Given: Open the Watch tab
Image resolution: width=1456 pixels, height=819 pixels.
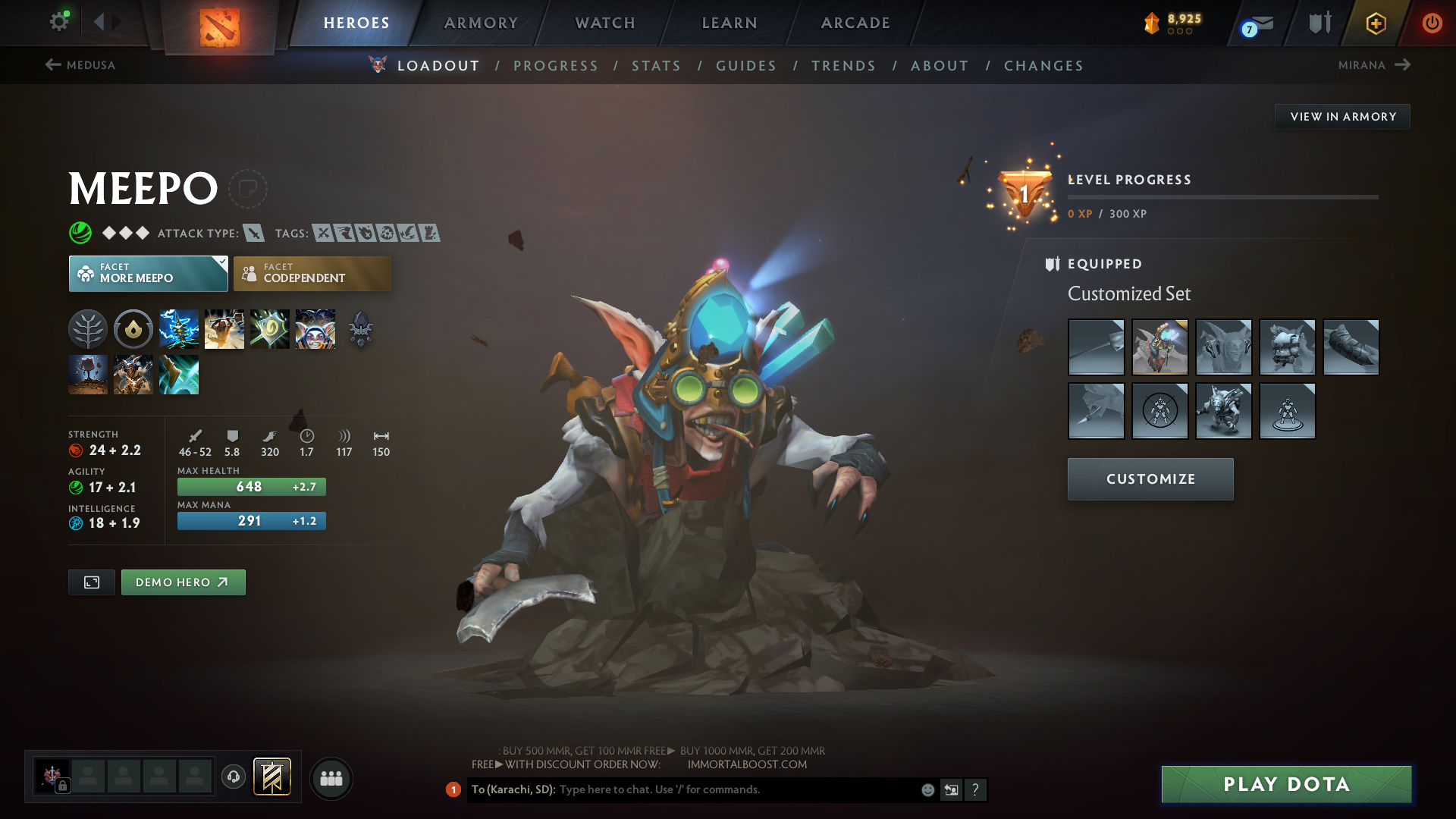Looking at the screenshot, I should [605, 23].
